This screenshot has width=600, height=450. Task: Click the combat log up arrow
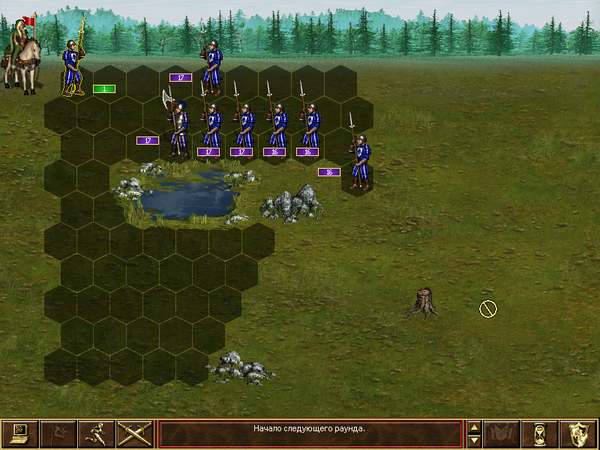pyautogui.click(x=475, y=427)
